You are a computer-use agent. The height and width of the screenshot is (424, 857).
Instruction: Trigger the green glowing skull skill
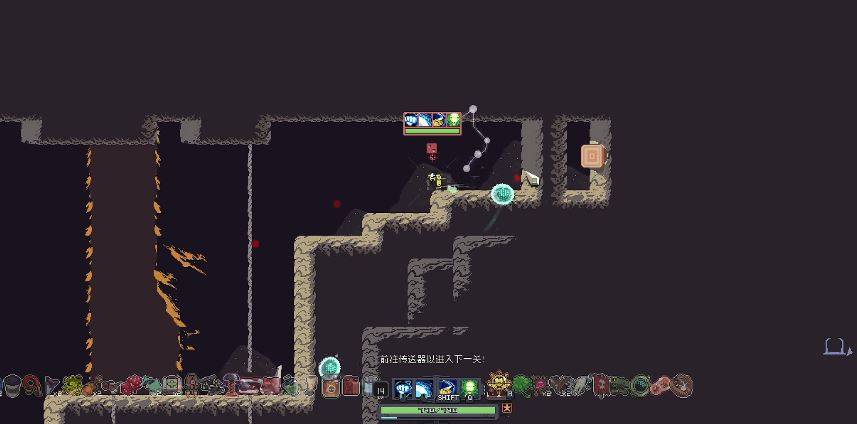(x=470, y=387)
